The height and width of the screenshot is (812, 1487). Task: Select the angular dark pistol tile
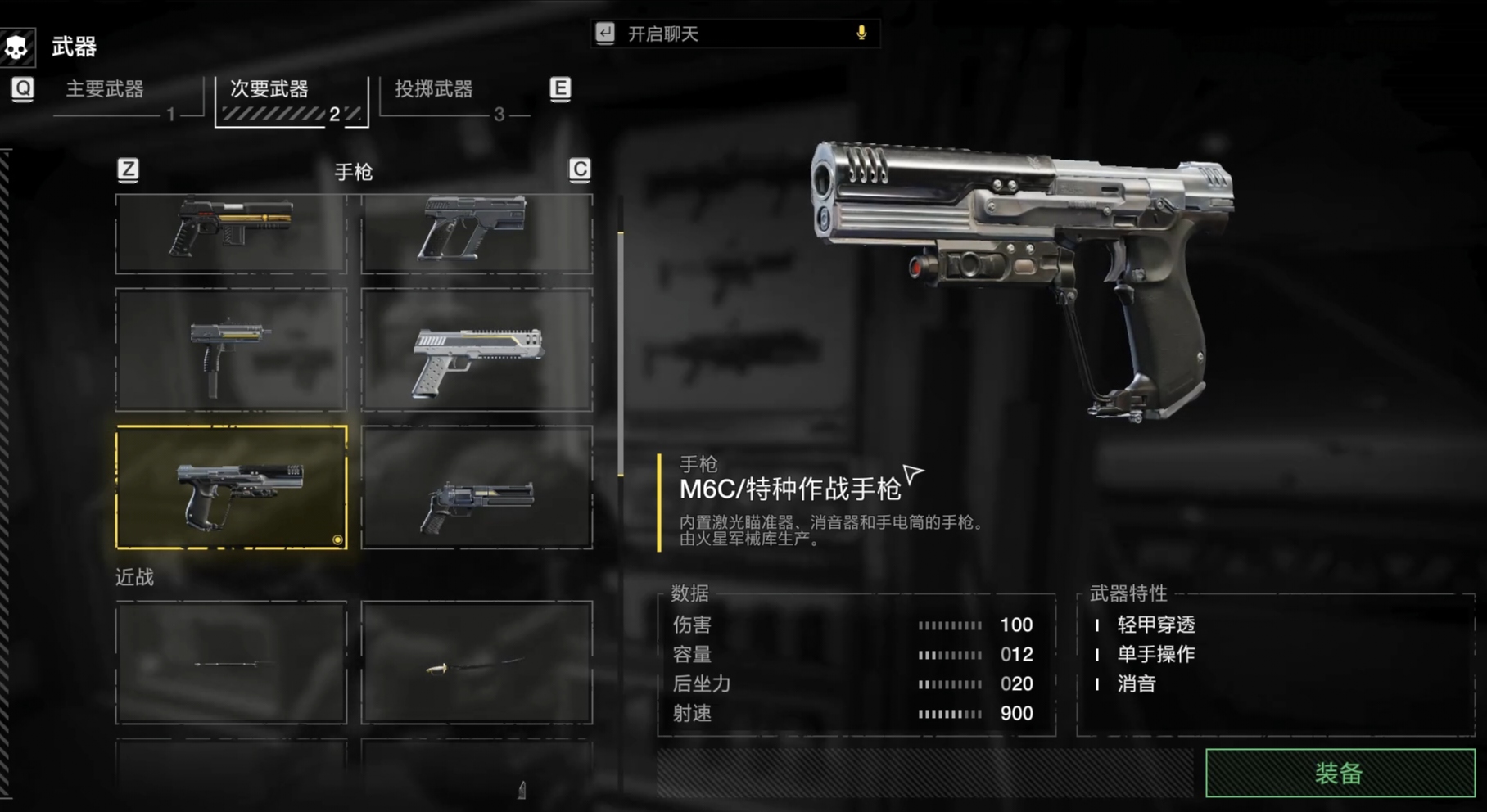tap(477, 233)
